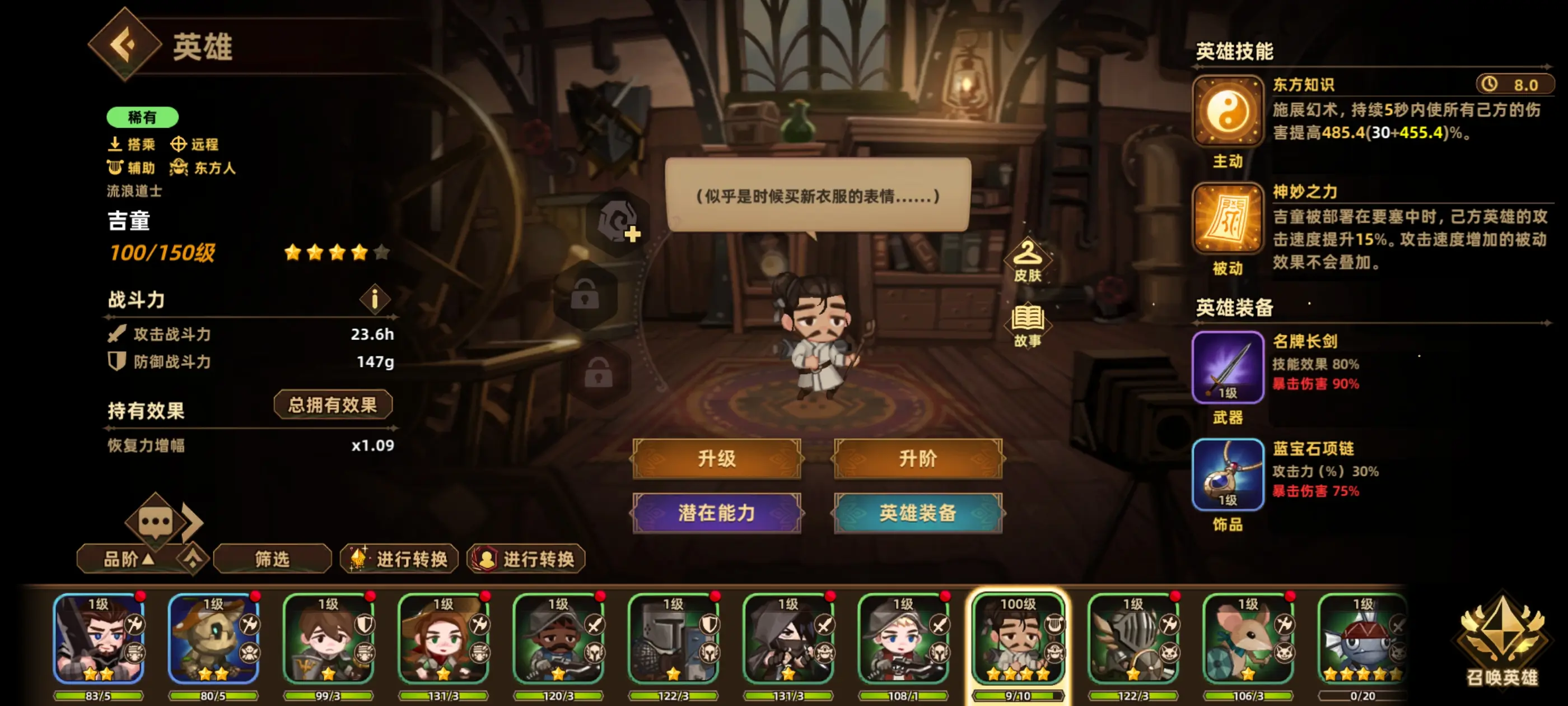
Task: Open the 筛选 filter options
Action: point(272,558)
